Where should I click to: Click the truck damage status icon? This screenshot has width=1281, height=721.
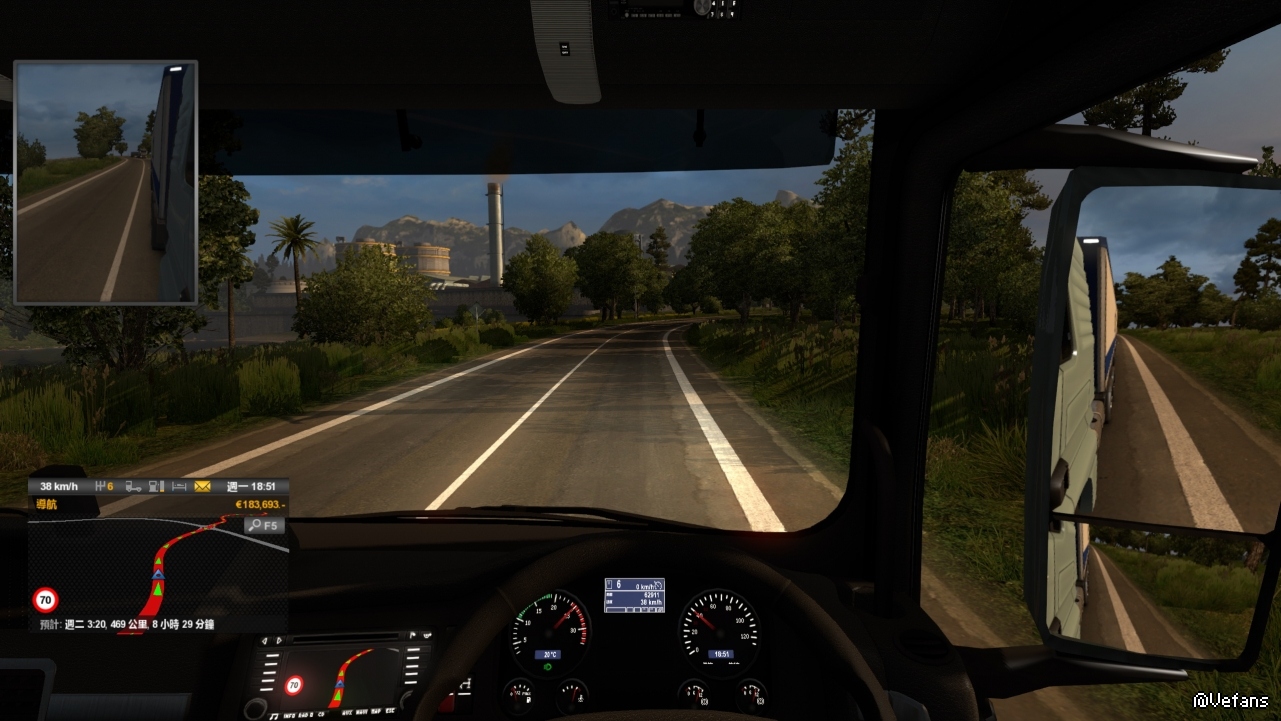click(x=133, y=487)
